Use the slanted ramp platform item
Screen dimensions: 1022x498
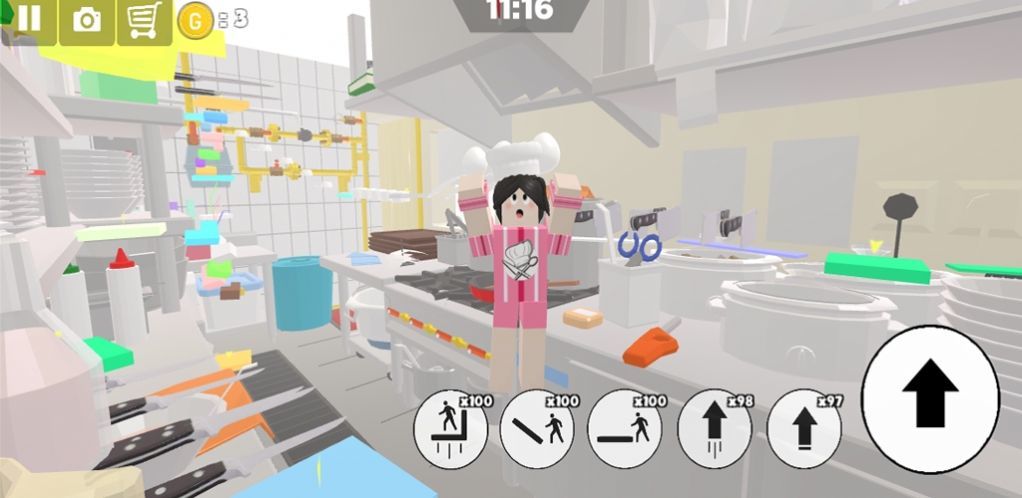(x=537, y=431)
